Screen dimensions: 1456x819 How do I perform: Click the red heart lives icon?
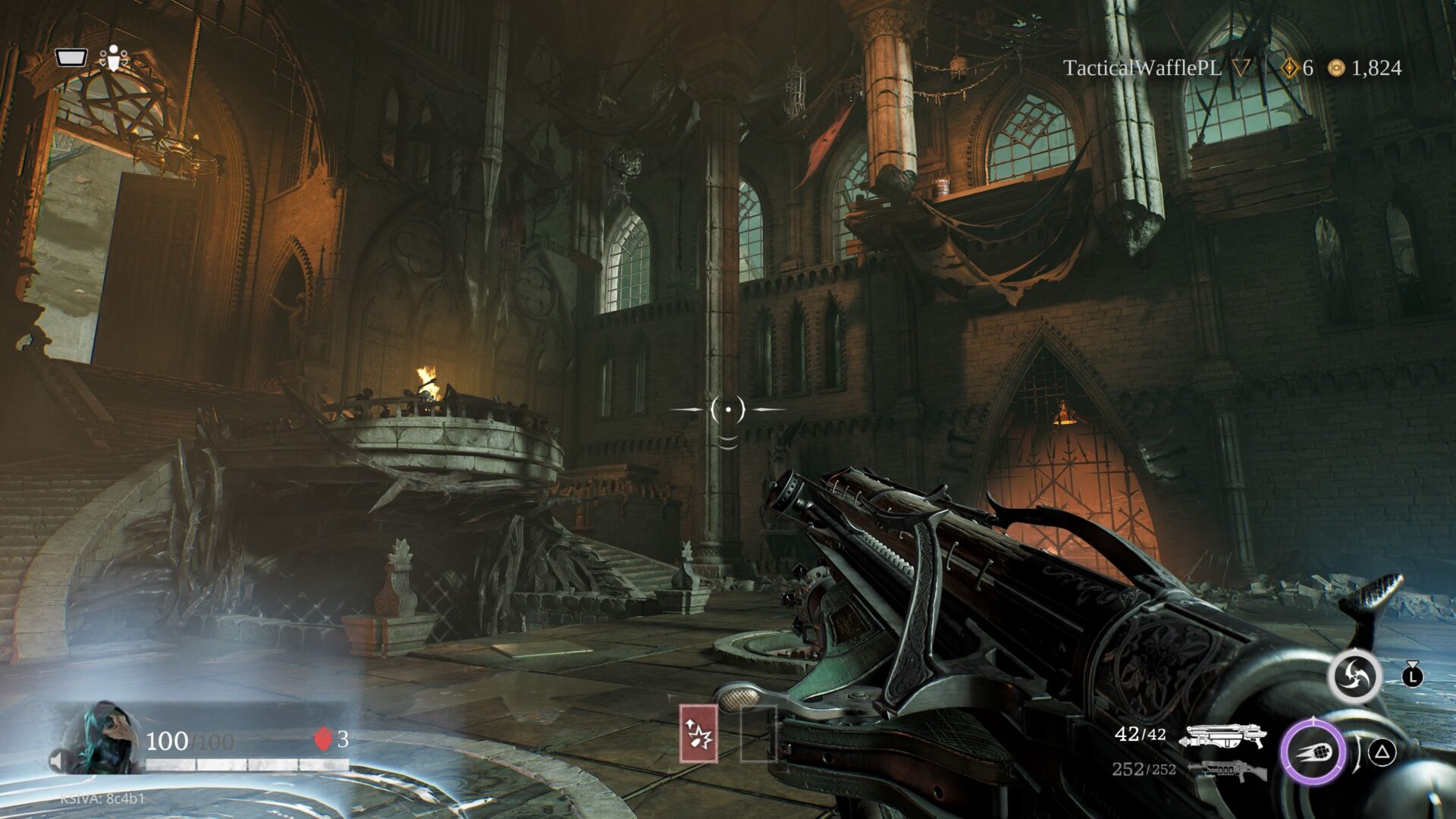pyautogui.click(x=323, y=739)
